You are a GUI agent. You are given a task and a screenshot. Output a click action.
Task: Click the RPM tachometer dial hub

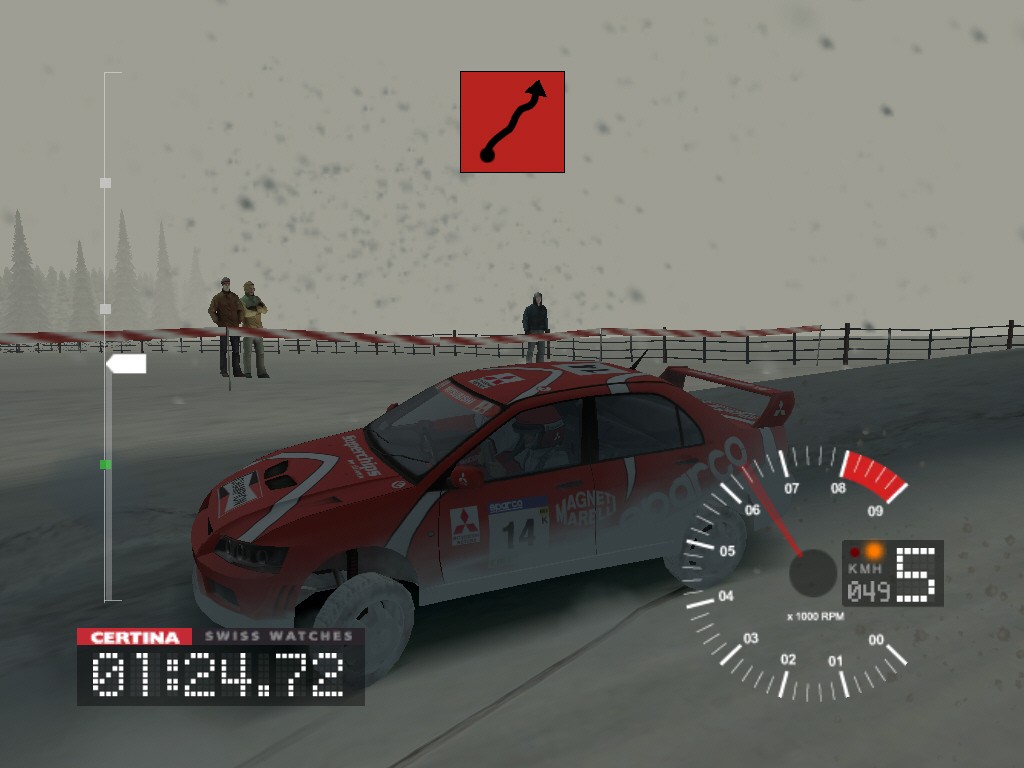pyautogui.click(x=812, y=574)
